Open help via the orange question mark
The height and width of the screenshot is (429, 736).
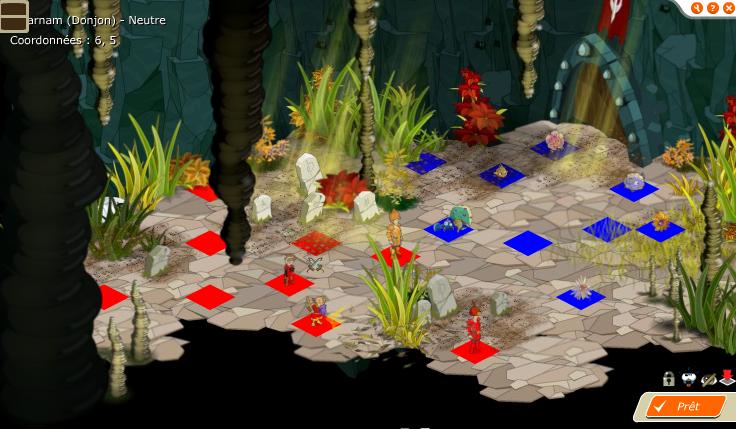(712, 8)
